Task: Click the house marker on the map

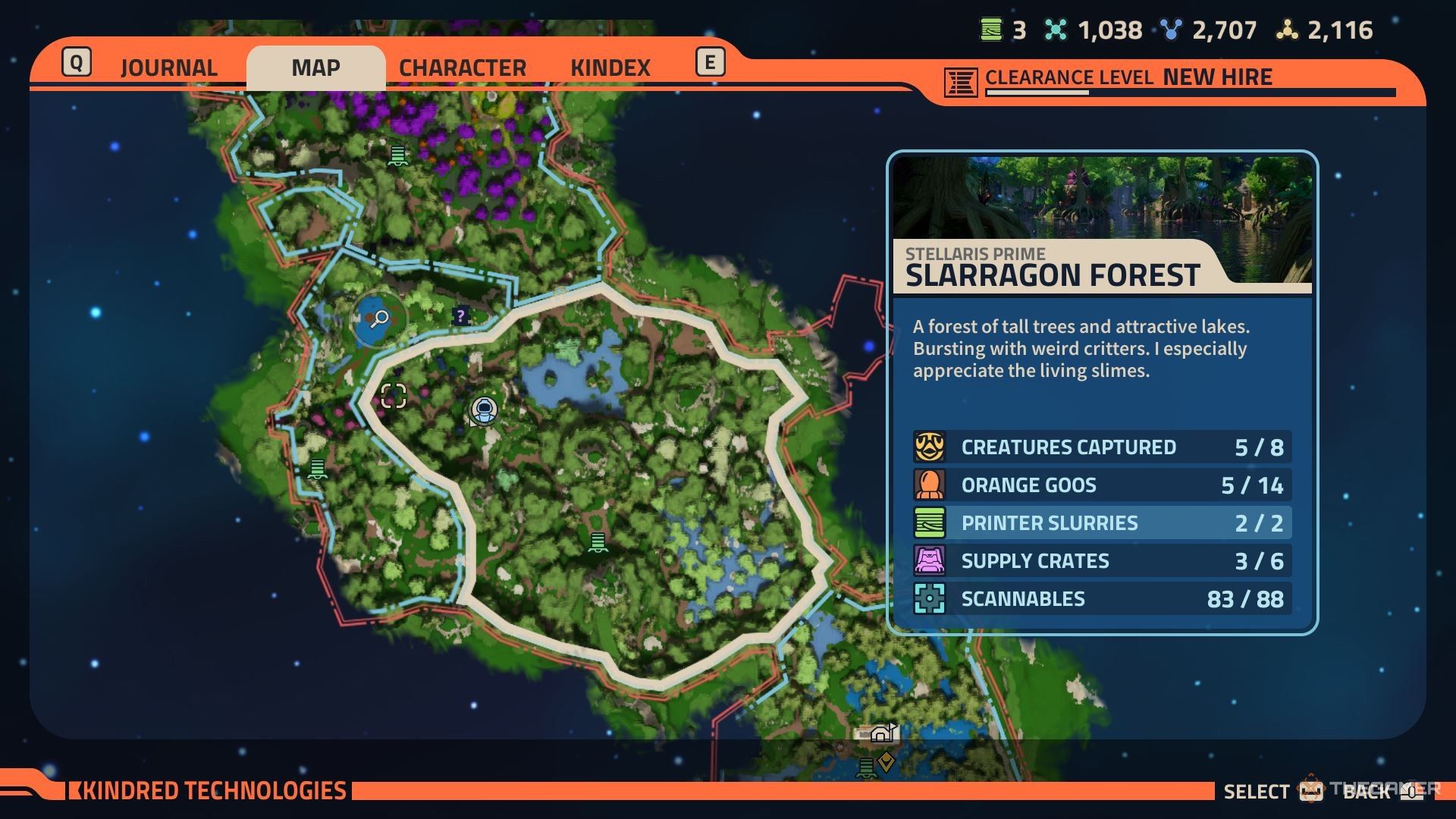Action: point(880,733)
